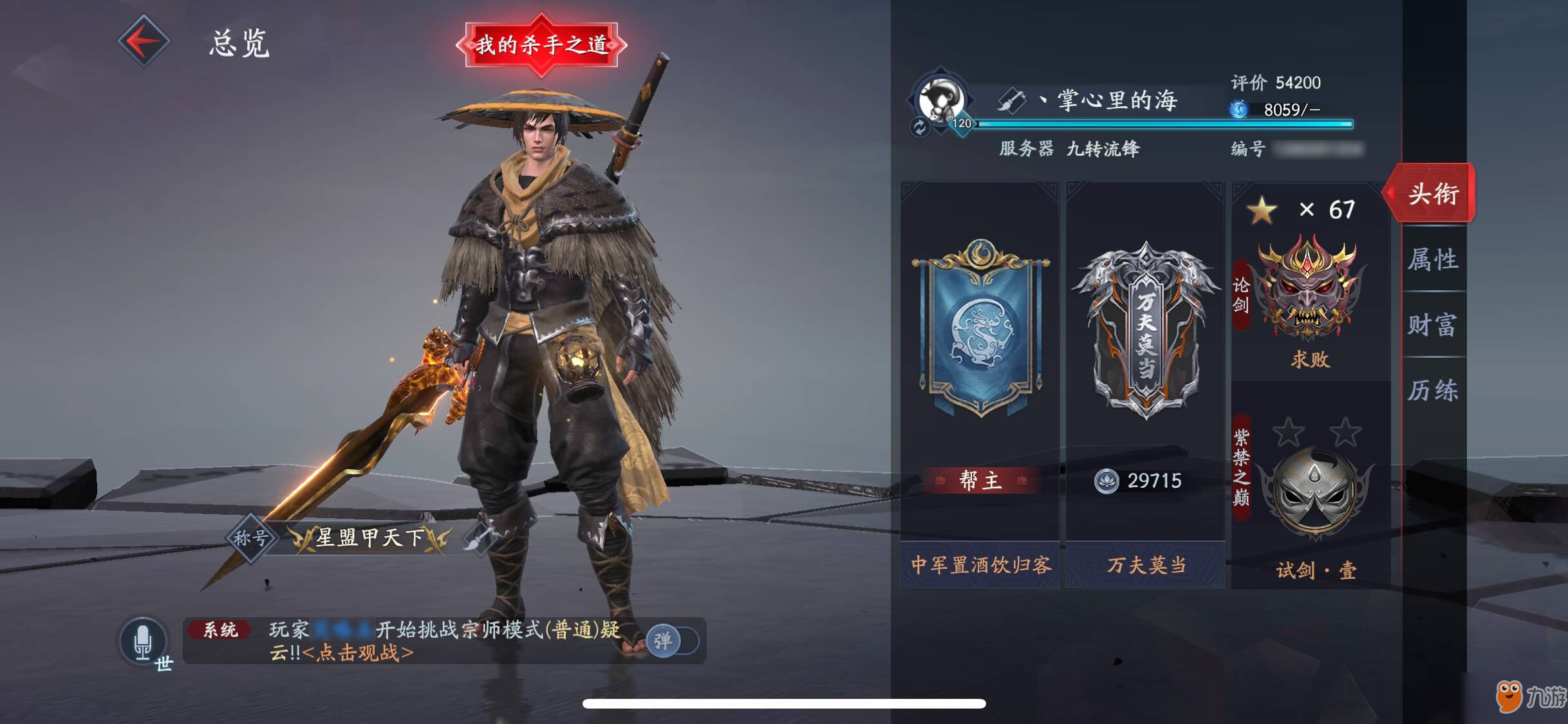
Task: Select the 财富 tab
Action: coord(1433,325)
